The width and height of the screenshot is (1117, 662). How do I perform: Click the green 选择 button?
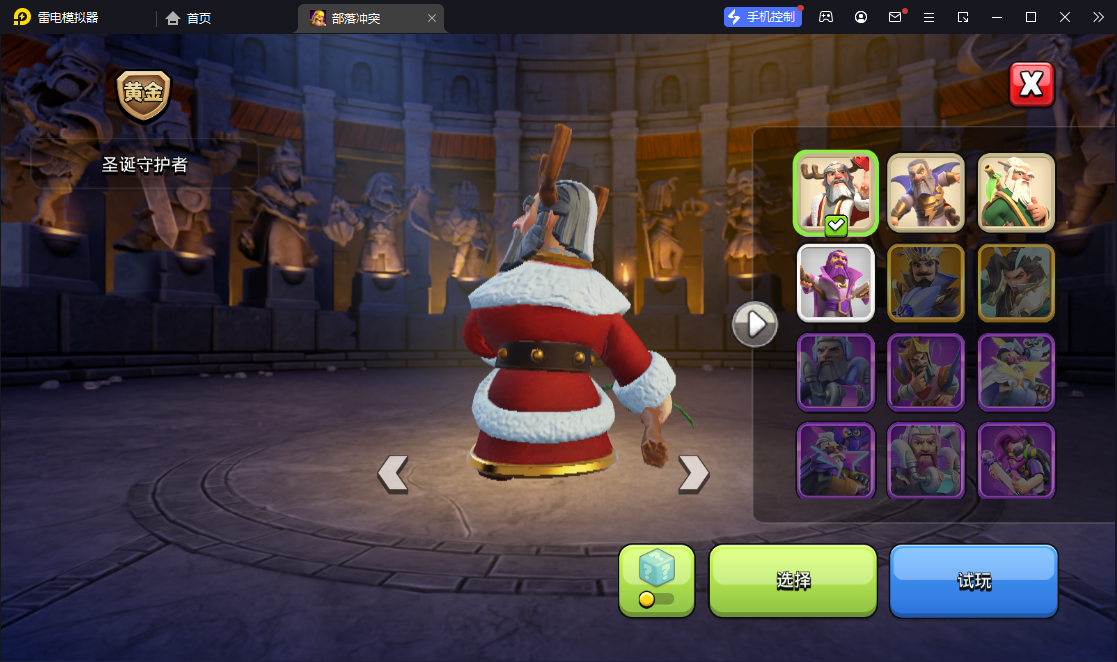point(793,581)
